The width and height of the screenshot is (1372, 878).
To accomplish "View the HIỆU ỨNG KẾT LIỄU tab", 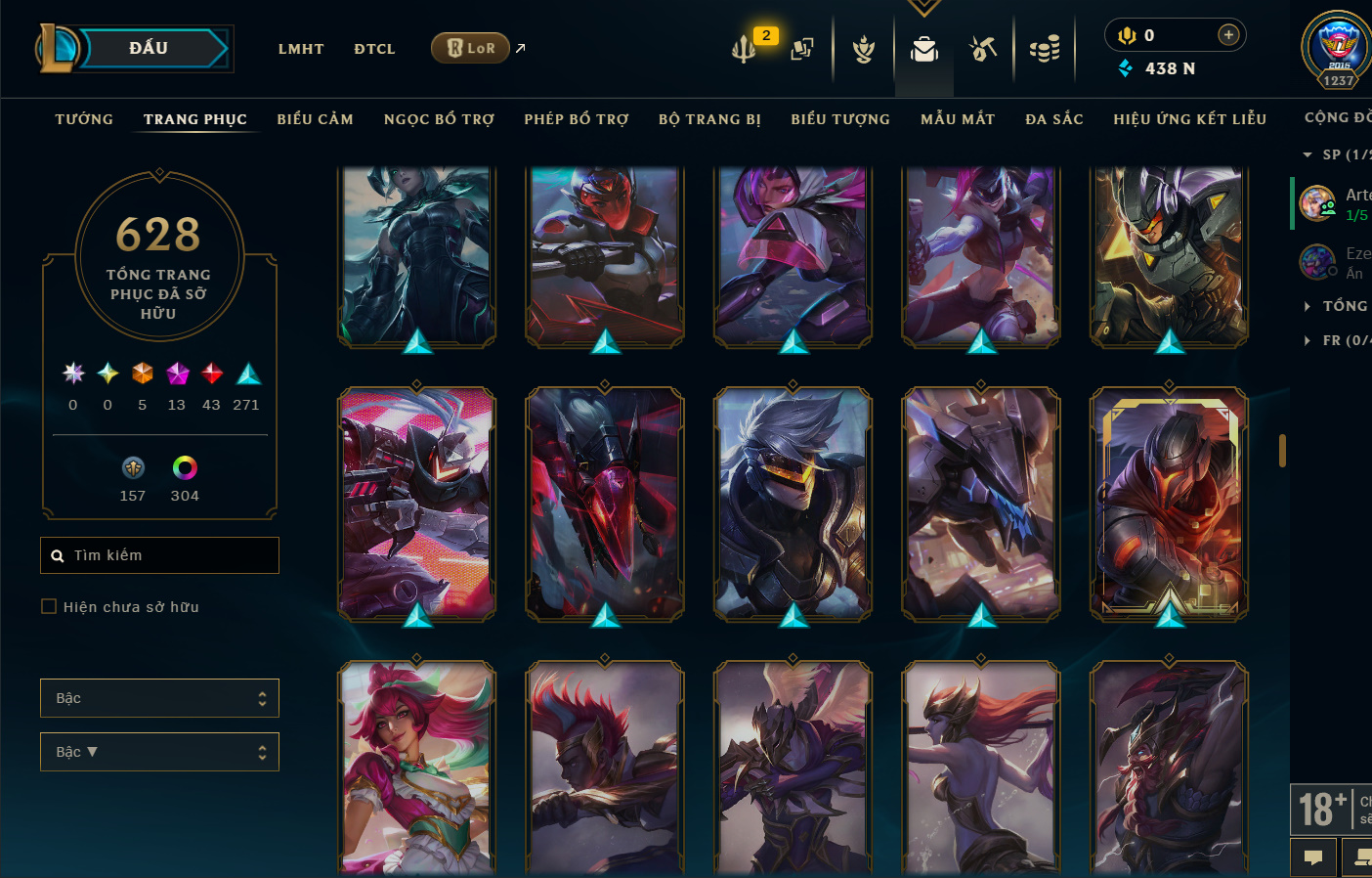I will [x=1189, y=119].
